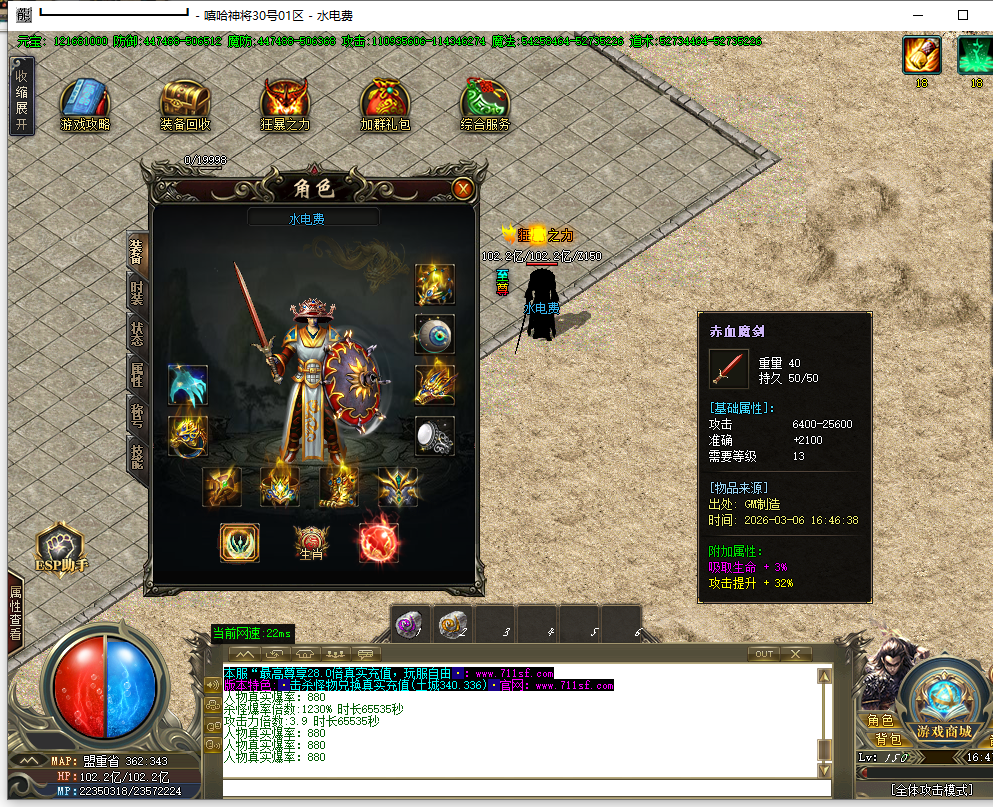Viewport: 993px width, 807px height.
Task: Maximize the game window
Action: [x=962, y=15]
